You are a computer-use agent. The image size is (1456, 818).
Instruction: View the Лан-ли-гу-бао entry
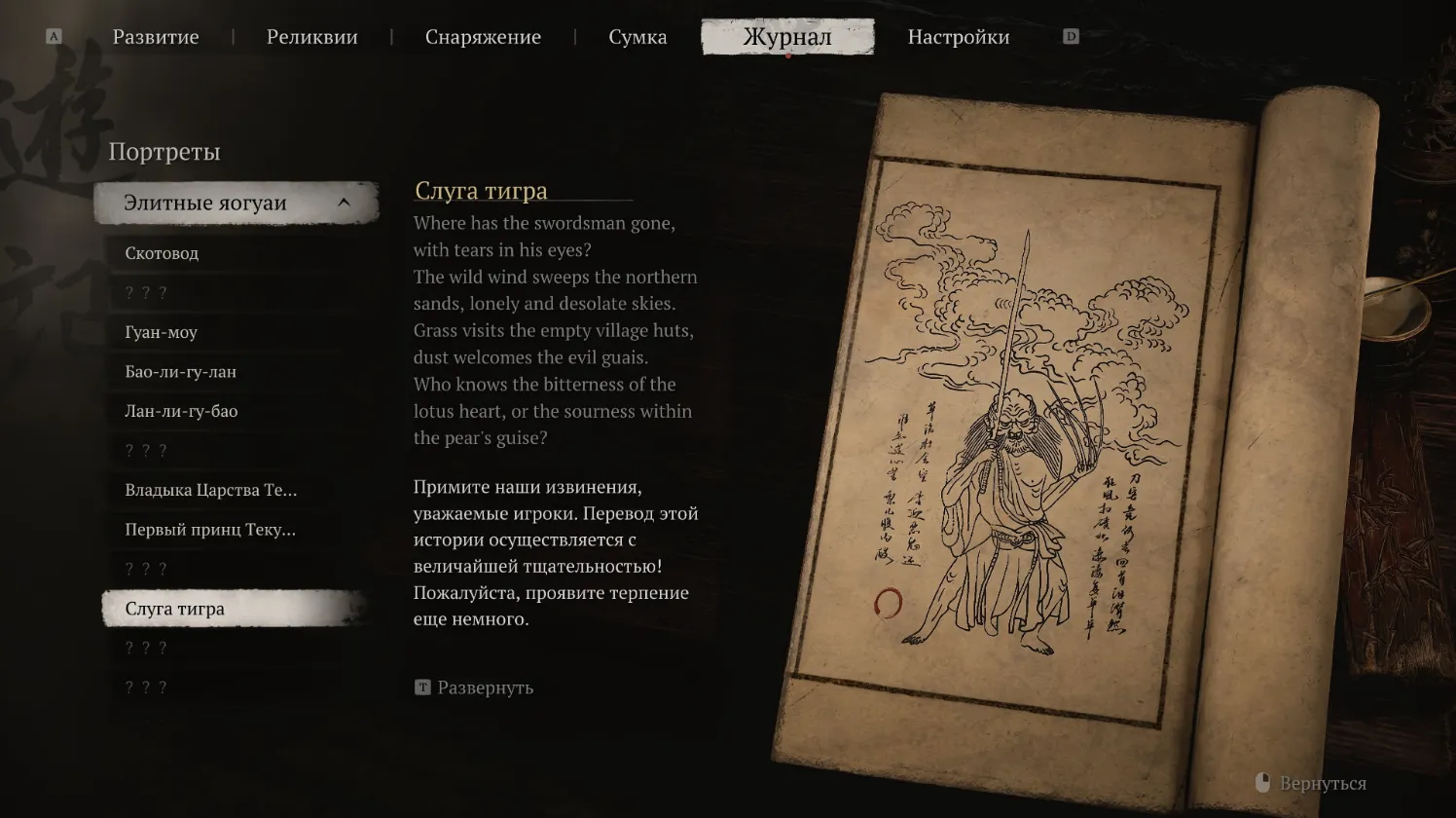click(180, 411)
